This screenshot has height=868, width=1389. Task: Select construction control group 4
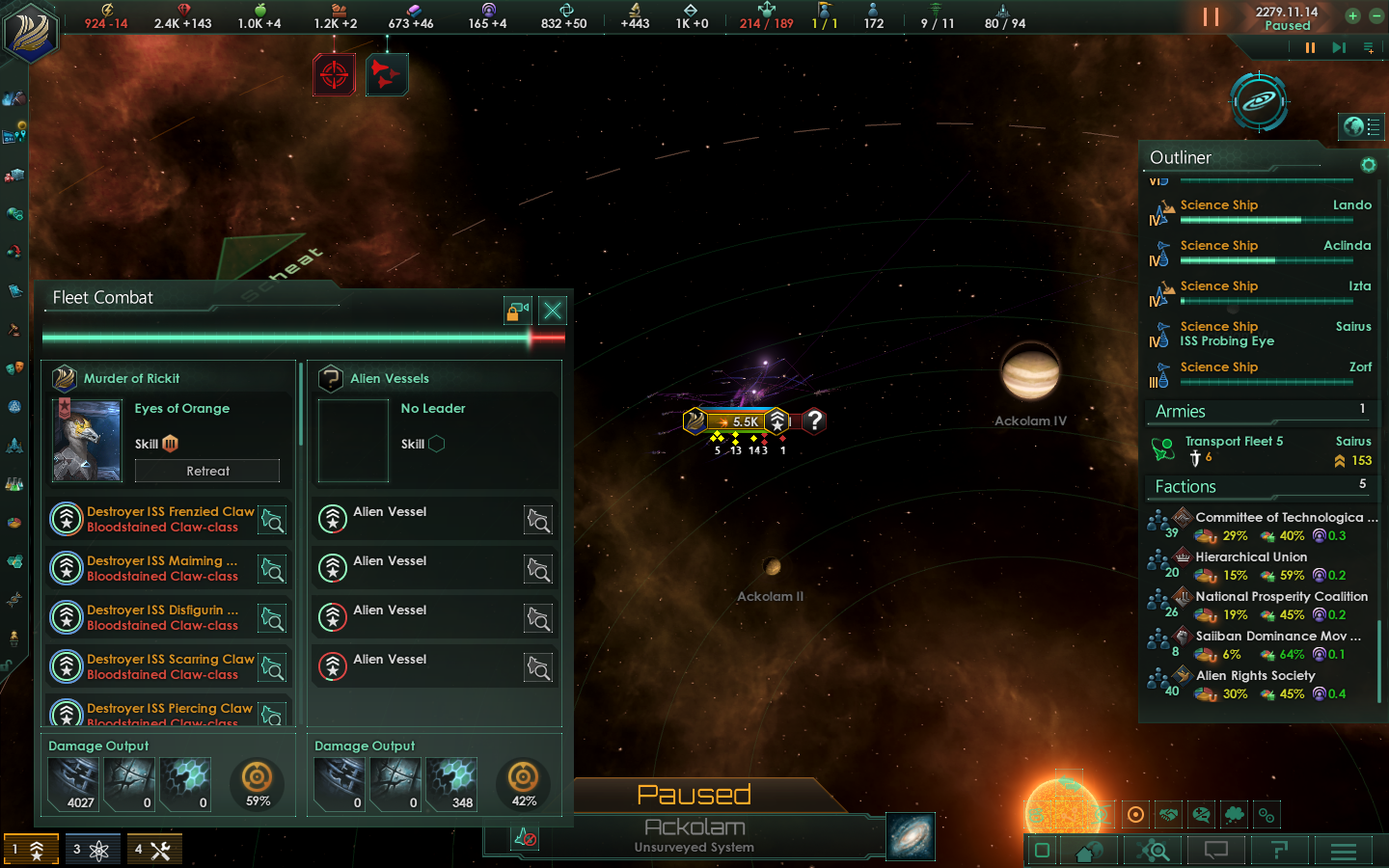point(153,850)
